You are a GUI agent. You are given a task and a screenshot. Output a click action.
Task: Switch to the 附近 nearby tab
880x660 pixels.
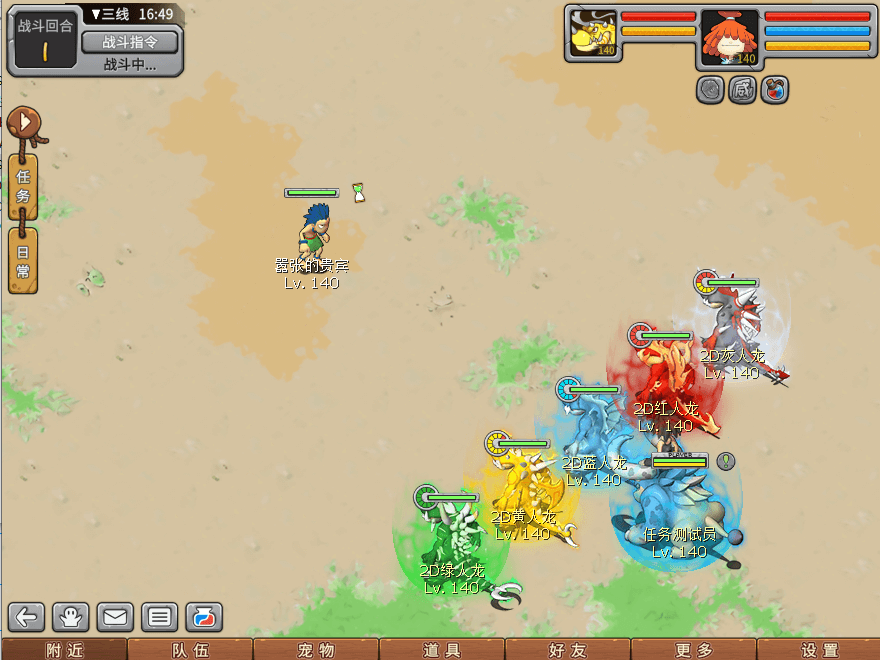coord(62,650)
